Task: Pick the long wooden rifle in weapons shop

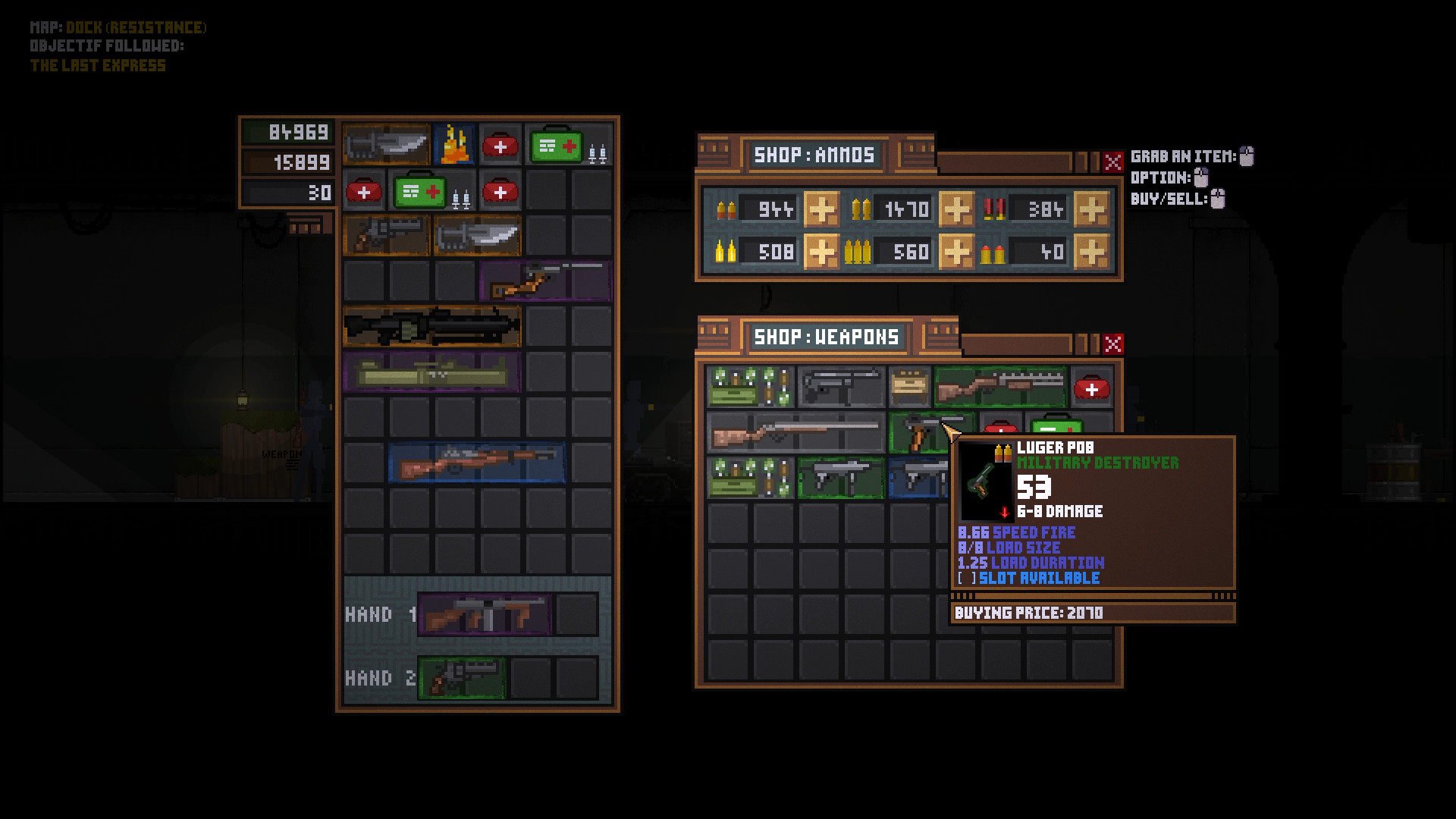Action: point(795,433)
